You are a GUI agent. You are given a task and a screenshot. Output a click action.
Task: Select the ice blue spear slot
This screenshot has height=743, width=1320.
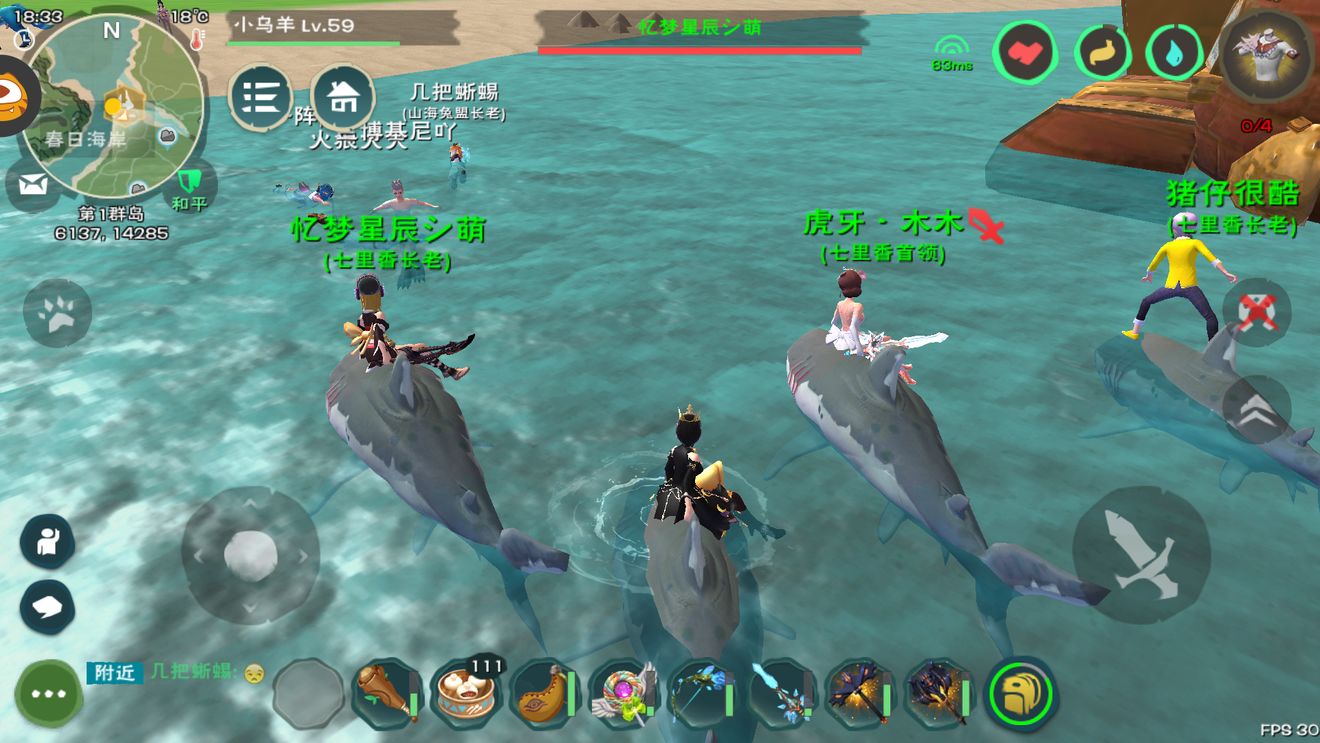780,690
